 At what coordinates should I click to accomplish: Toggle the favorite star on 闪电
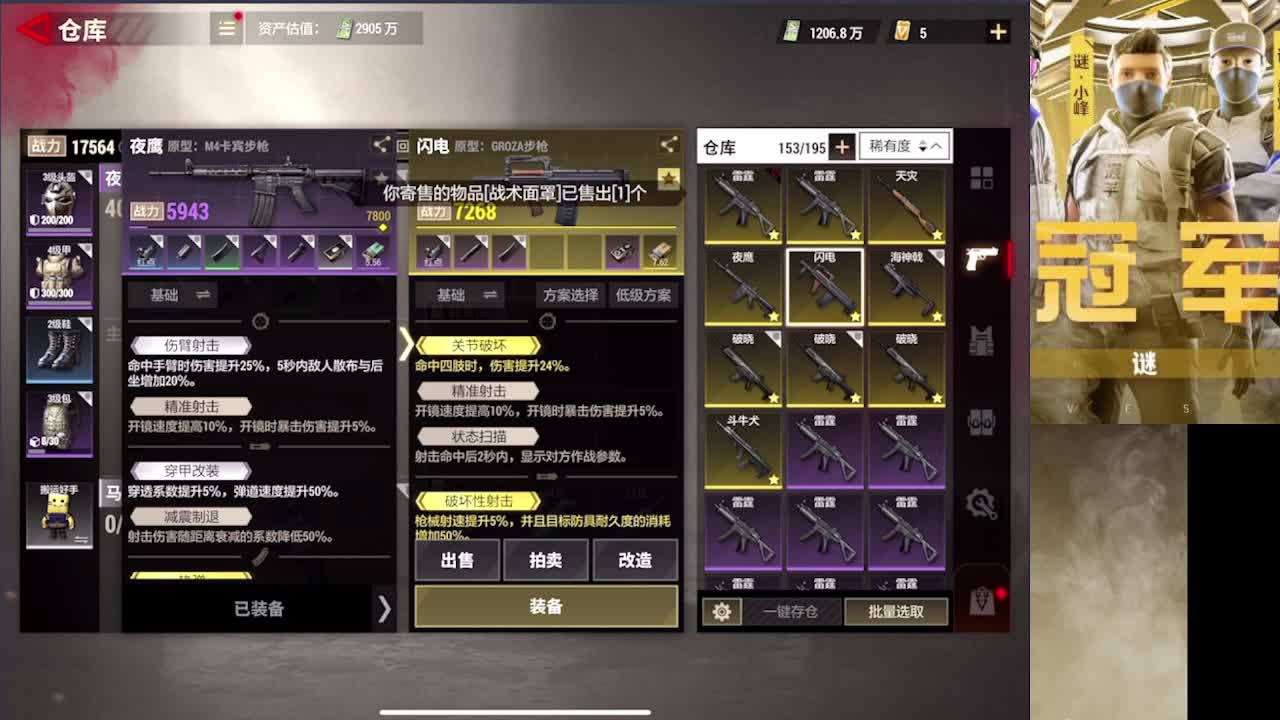pos(857,316)
